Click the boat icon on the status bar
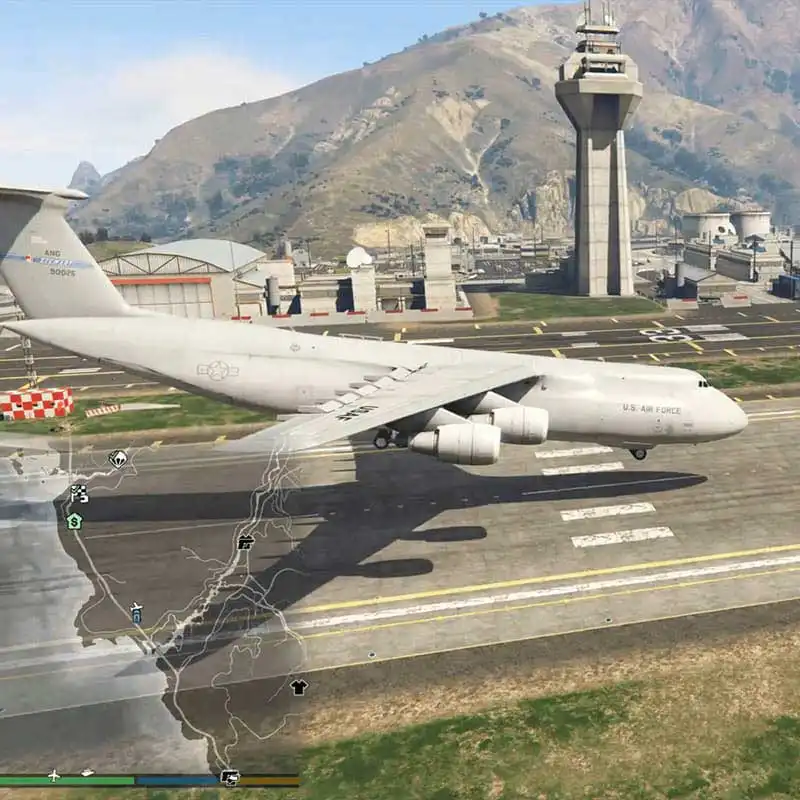800x800 pixels. [88, 773]
